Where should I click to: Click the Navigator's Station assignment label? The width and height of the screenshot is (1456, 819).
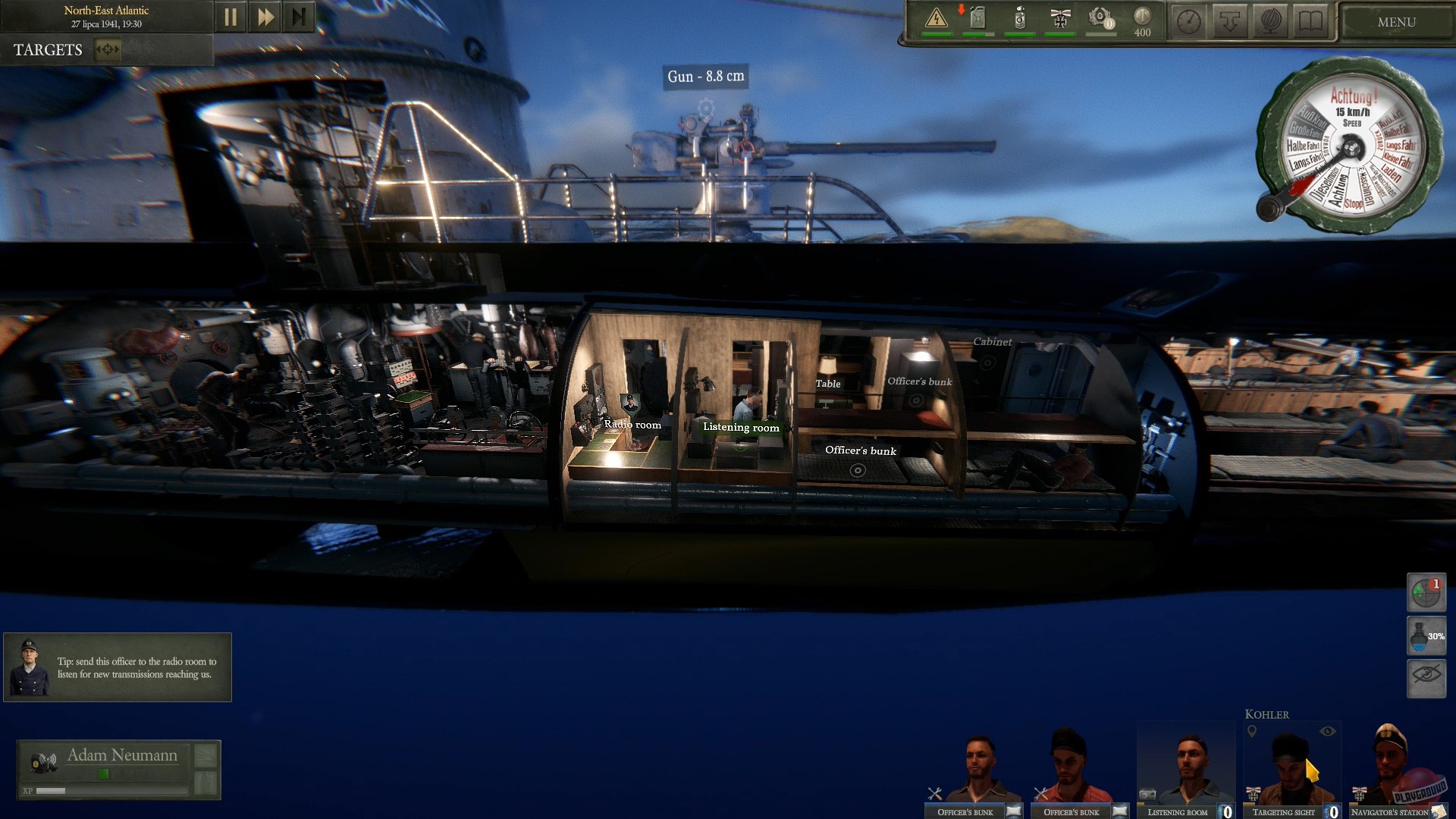(1401, 812)
